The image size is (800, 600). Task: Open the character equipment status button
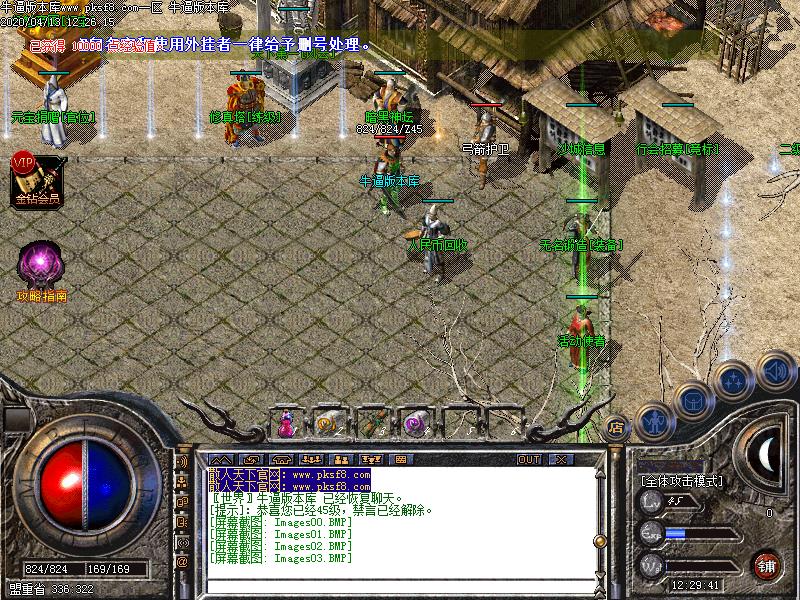653,422
